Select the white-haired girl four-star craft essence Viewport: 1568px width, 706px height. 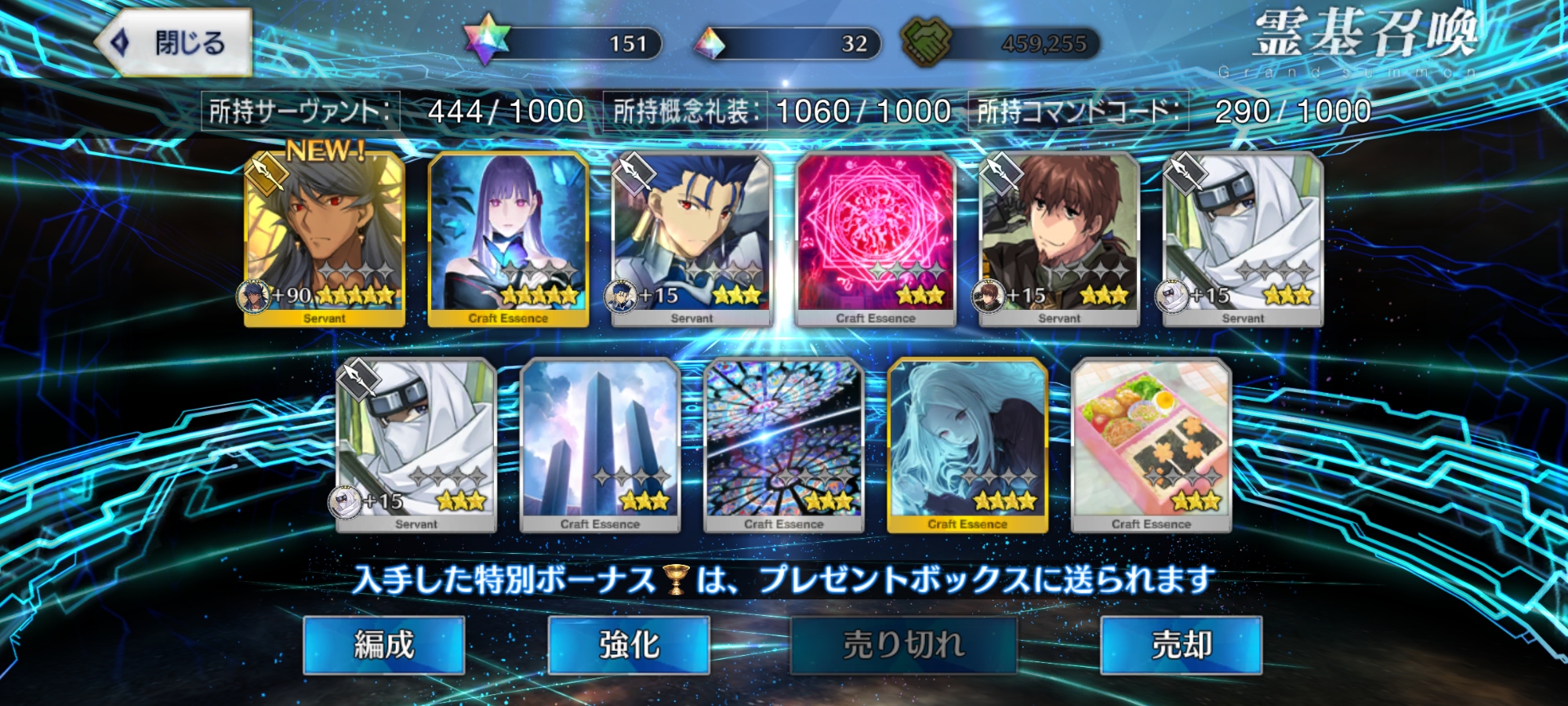pyautogui.click(x=967, y=445)
